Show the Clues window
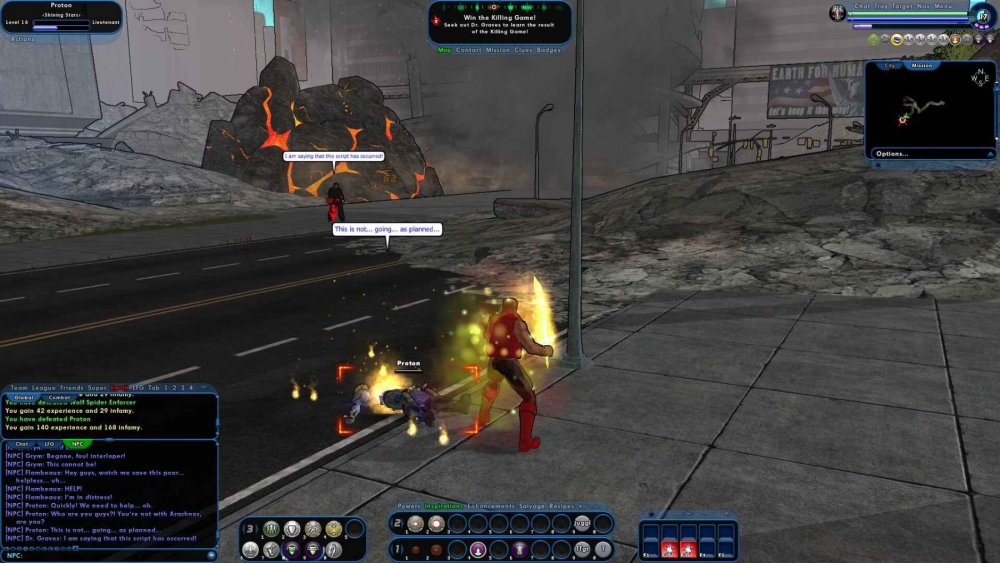Viewport: 1000px width, 563px height. [x=522, y=50]
